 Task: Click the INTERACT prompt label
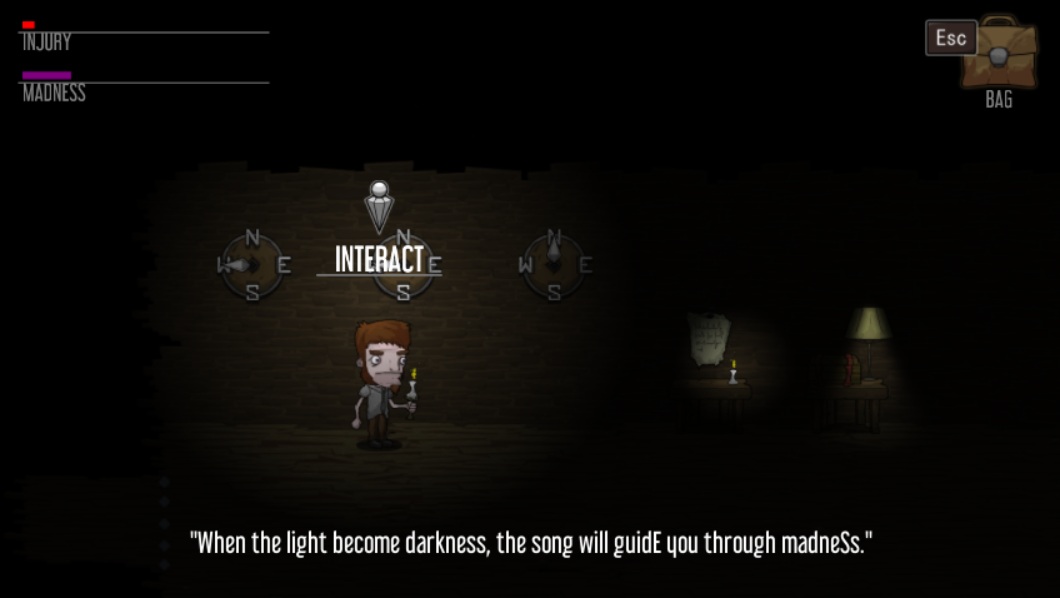(x=379, y=259)
